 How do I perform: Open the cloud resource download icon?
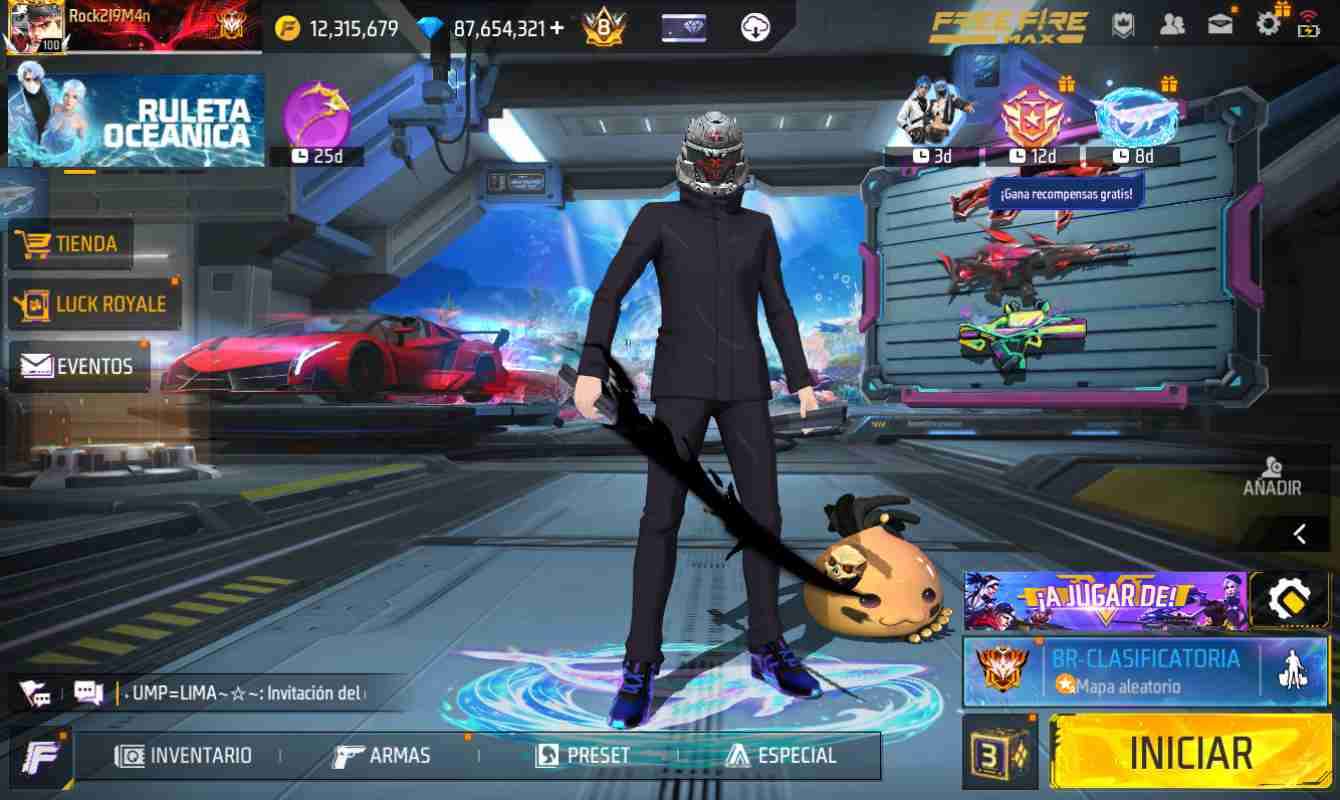pos(755,27)
